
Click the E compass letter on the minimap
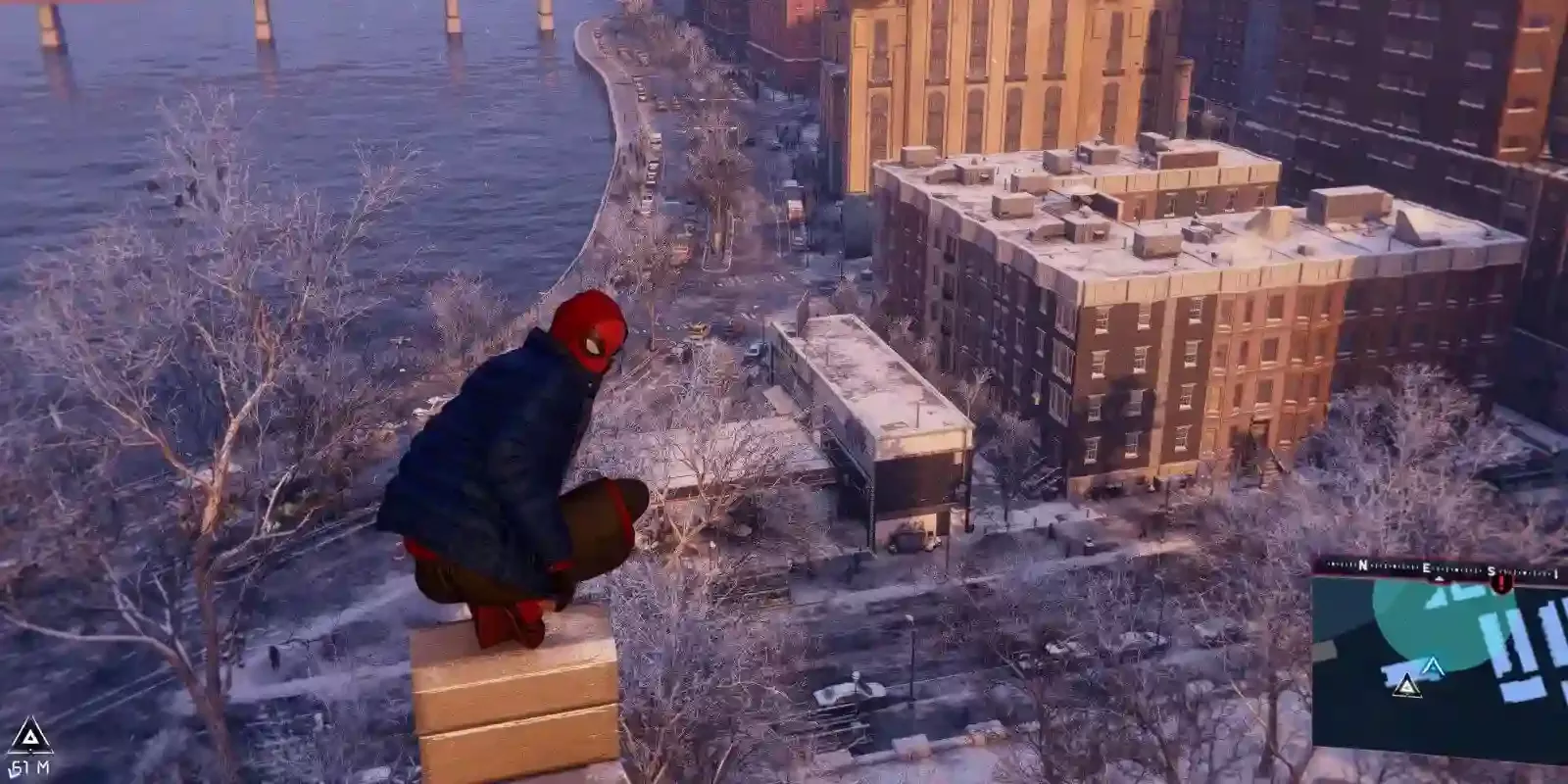1426,567
